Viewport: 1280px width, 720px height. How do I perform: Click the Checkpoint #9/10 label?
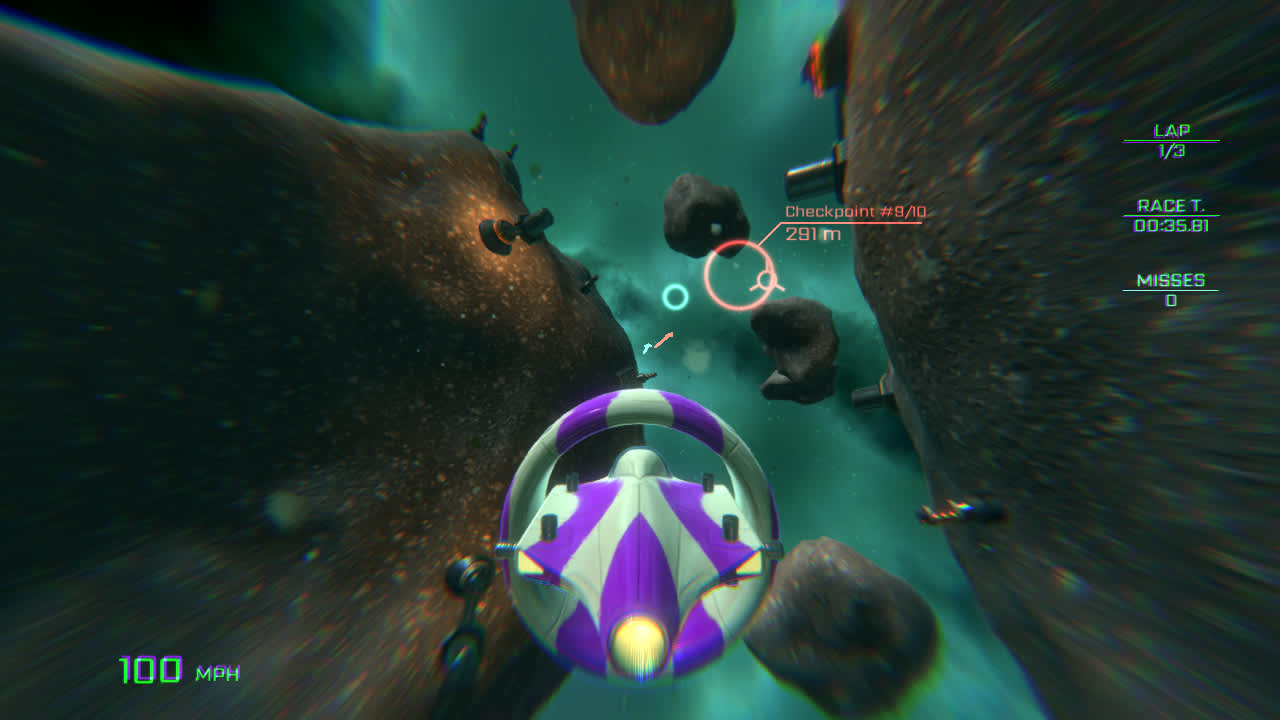(854, 211)
